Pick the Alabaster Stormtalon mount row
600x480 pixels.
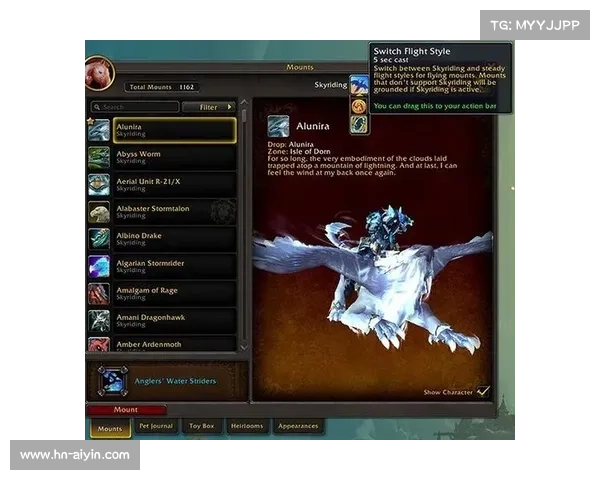click(173, 212)
